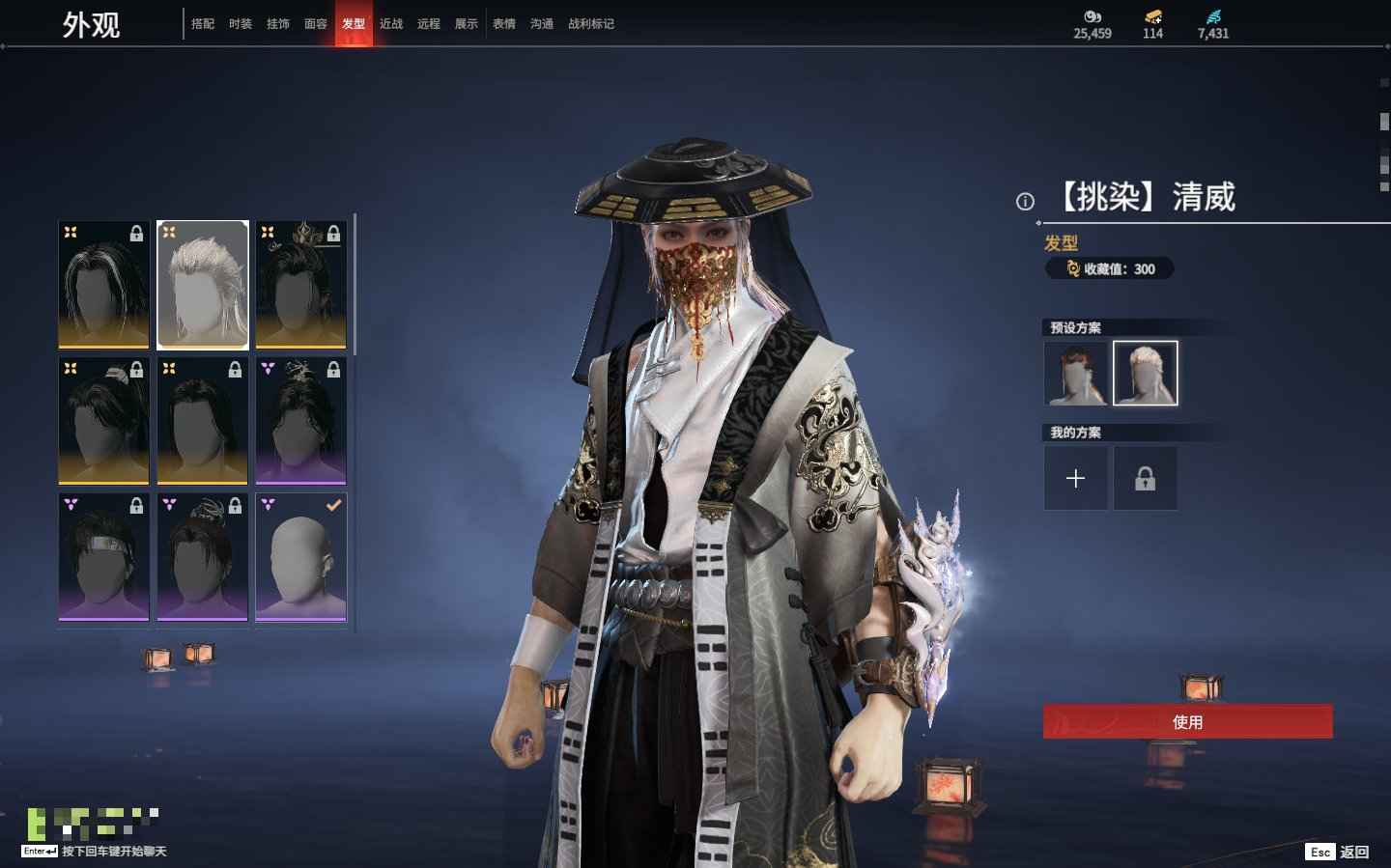Switch to the 搭配 tab

pyautogui.click(x=203, y=24)
